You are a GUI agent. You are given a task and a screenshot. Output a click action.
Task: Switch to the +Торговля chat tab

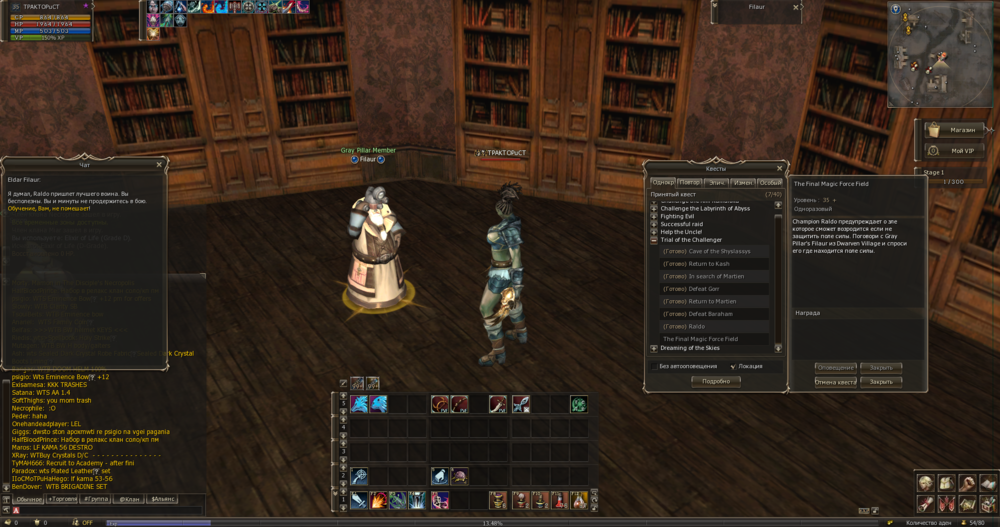coord(63,498)
